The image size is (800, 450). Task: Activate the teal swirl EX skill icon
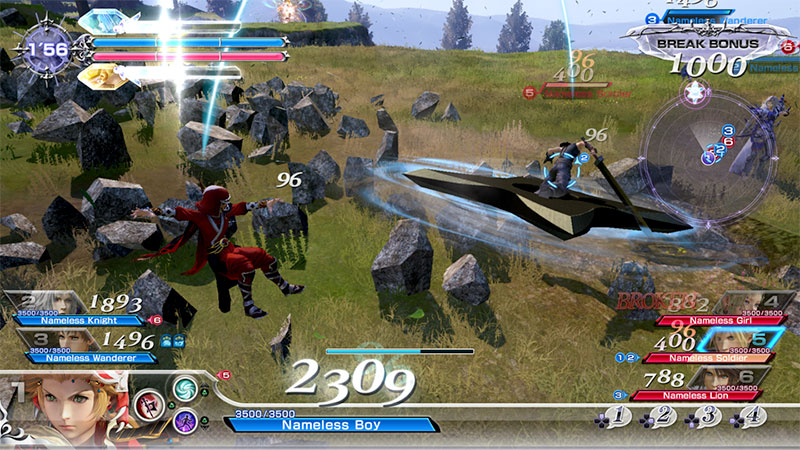point(186,387)
